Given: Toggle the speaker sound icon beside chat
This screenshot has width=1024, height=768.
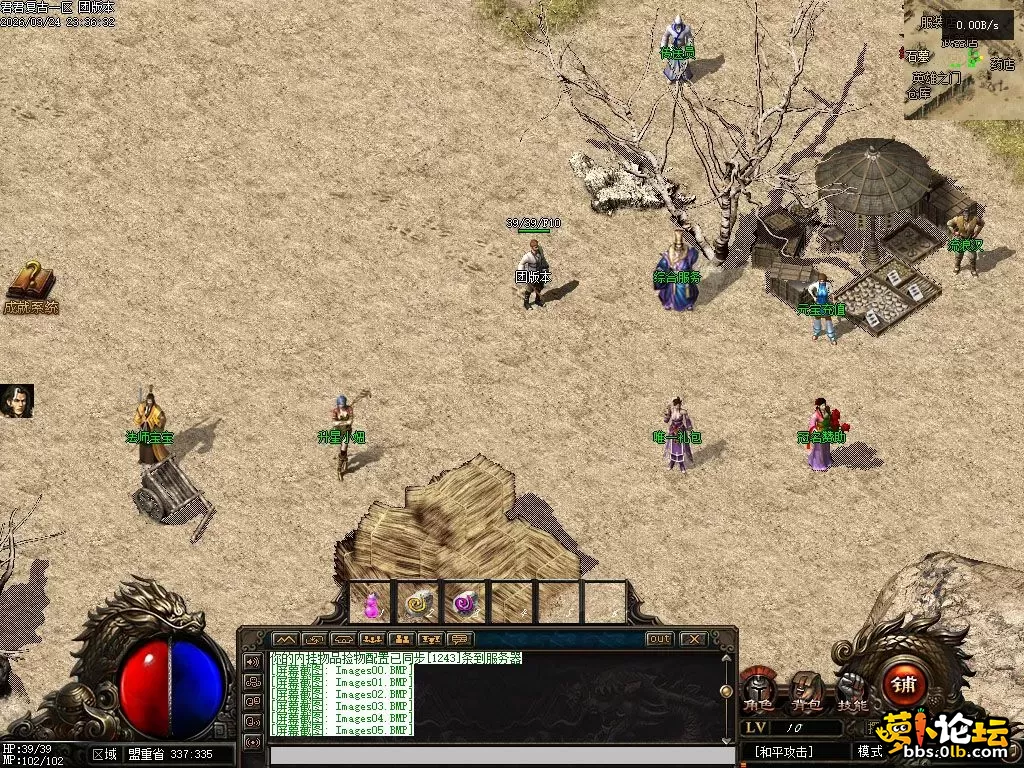Looking at the screenshot, I should pyautogui.click(x=251, y=663).
